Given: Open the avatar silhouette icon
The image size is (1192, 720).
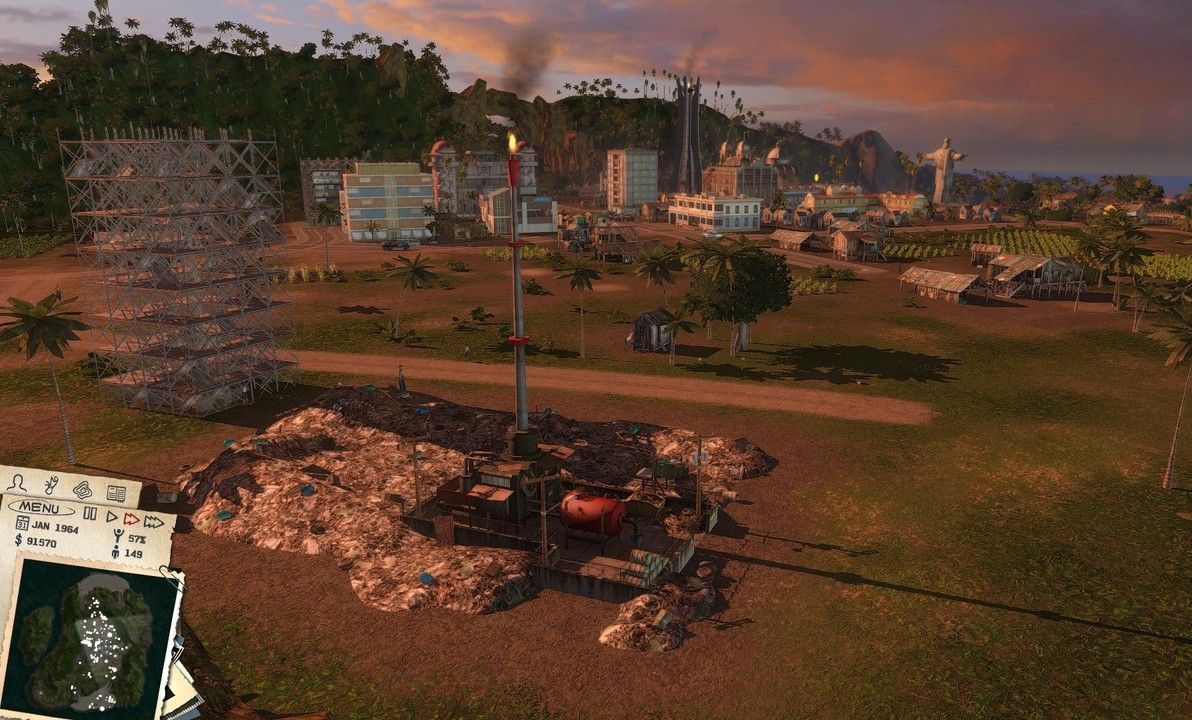Looking at the screenshot, I should point(17,483).
